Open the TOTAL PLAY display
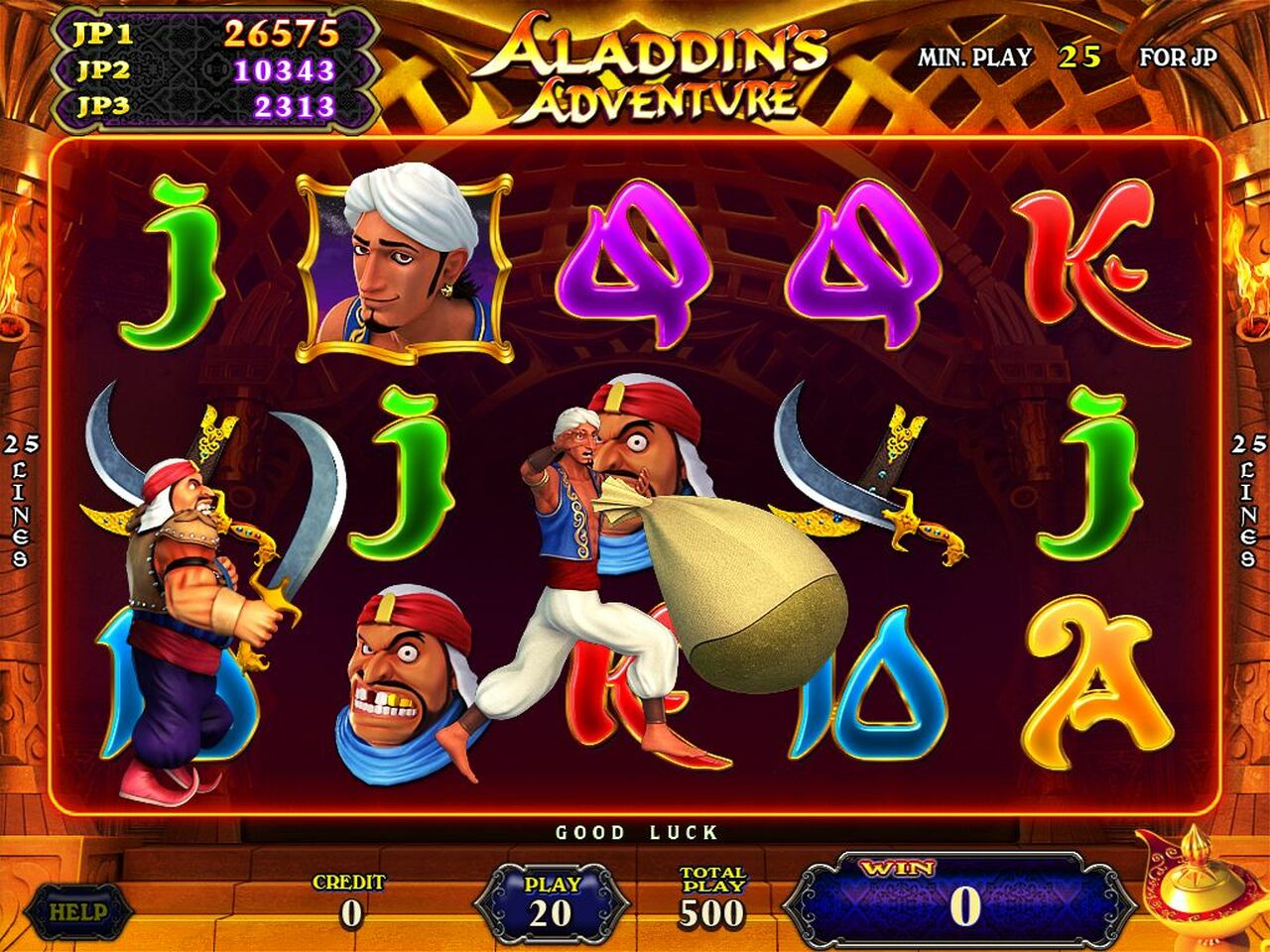Viewport: 1270px width, 952px height. click(706, 897)
